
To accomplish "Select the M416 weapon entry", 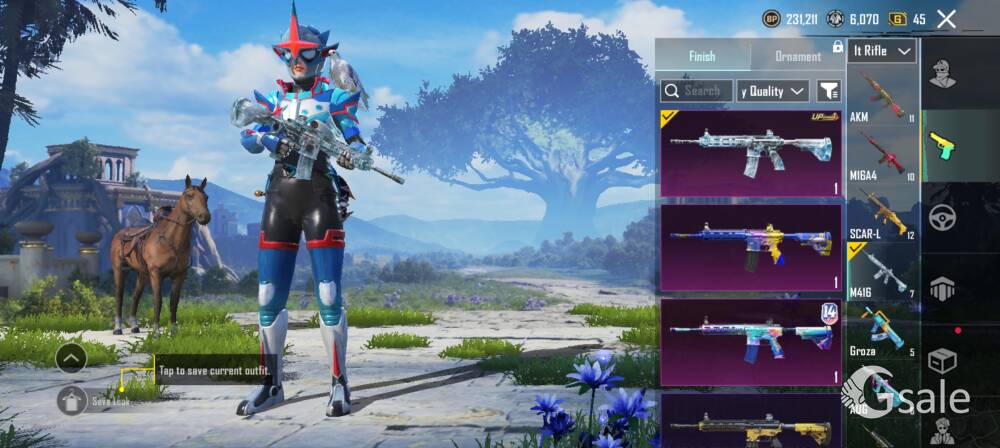I will pos(882,271).
